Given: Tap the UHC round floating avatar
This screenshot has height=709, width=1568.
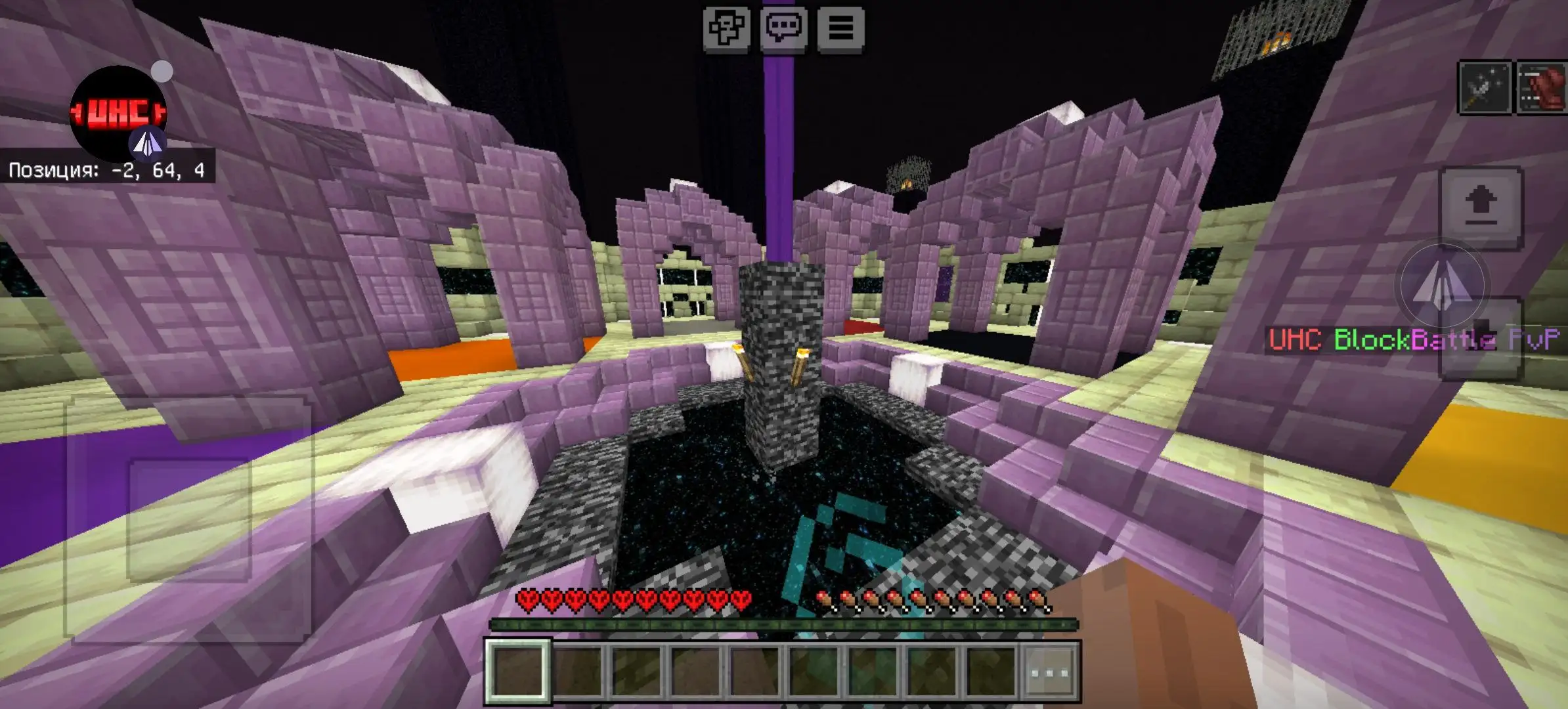Looking at the screenshot, I should click(x=118, y=113).
